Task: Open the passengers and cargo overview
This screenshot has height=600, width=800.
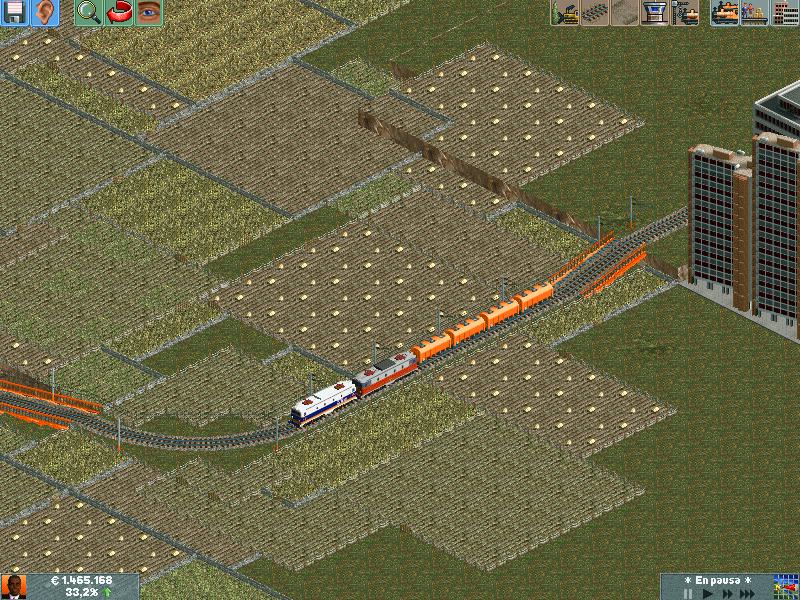Action: pyautogui.click(x=755, y=13)
